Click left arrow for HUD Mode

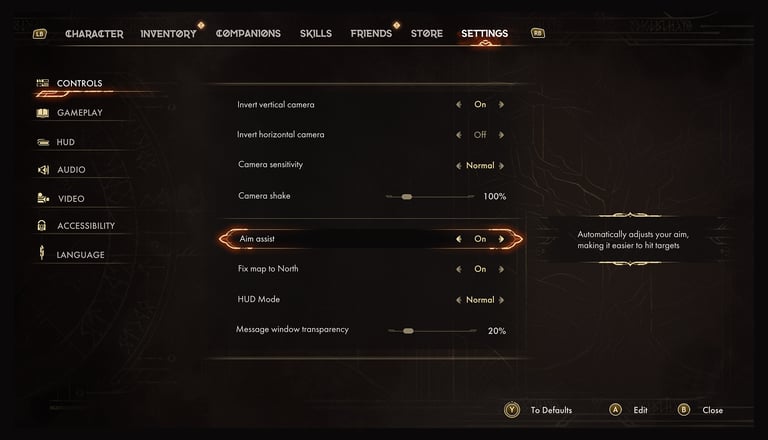point(459,300)
